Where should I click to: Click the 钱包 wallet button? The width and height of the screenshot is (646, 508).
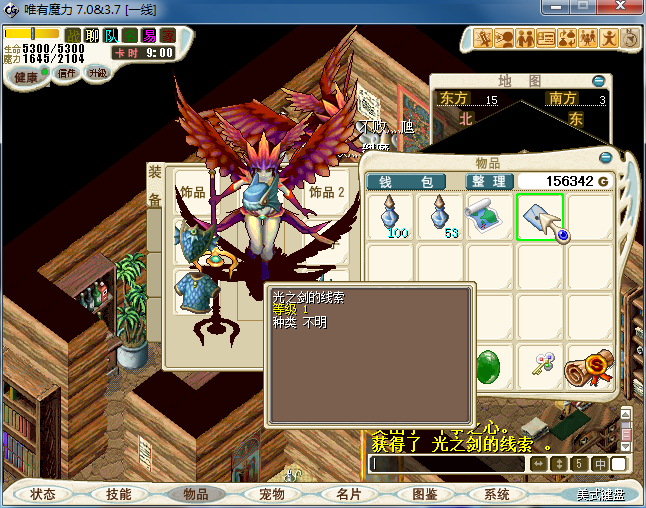[412, 181]
